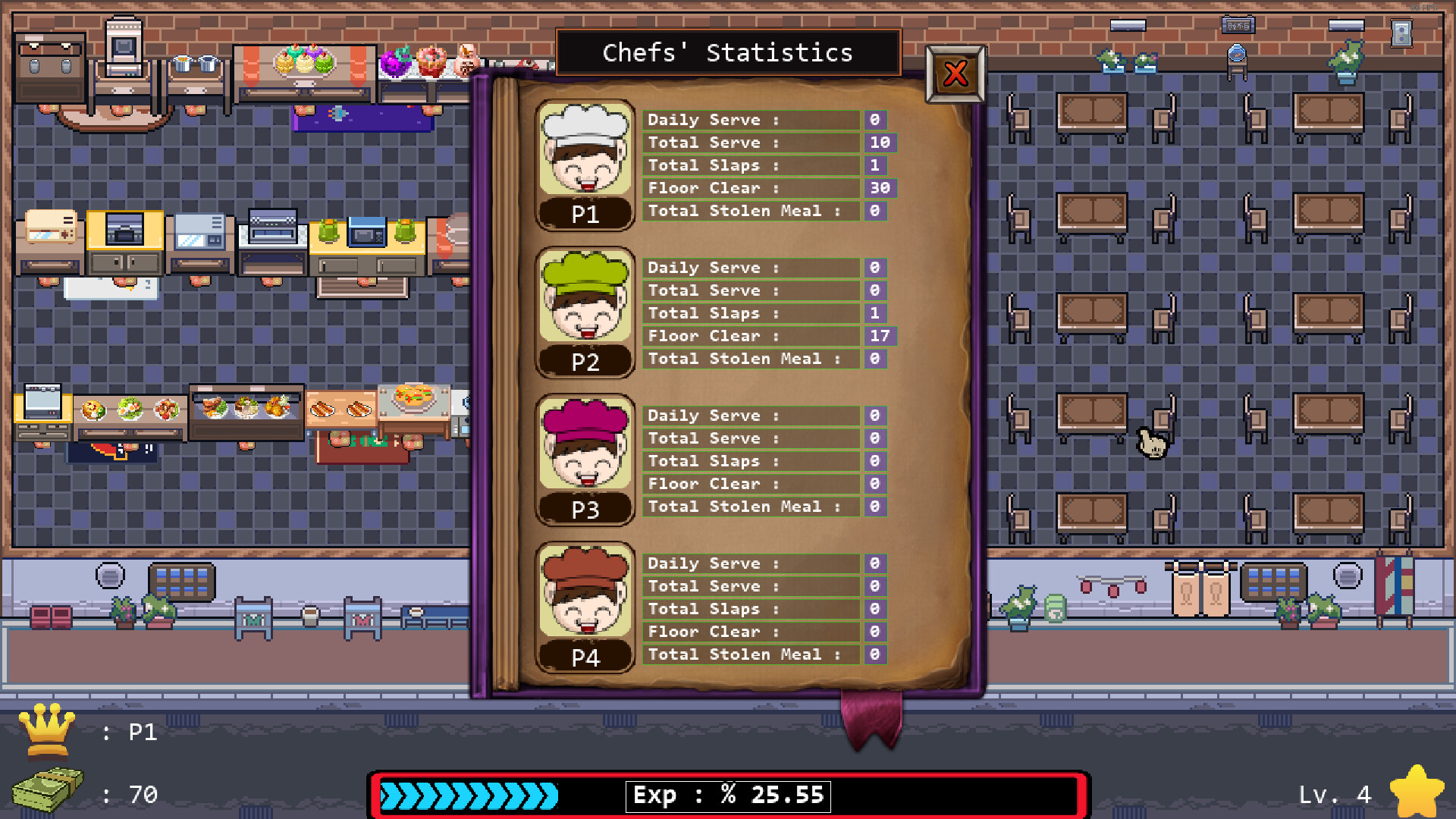Toggle P2's Floor Clear row highlight
The width and height of the screenshot is (1456, 819).
(x=751, y=336)
